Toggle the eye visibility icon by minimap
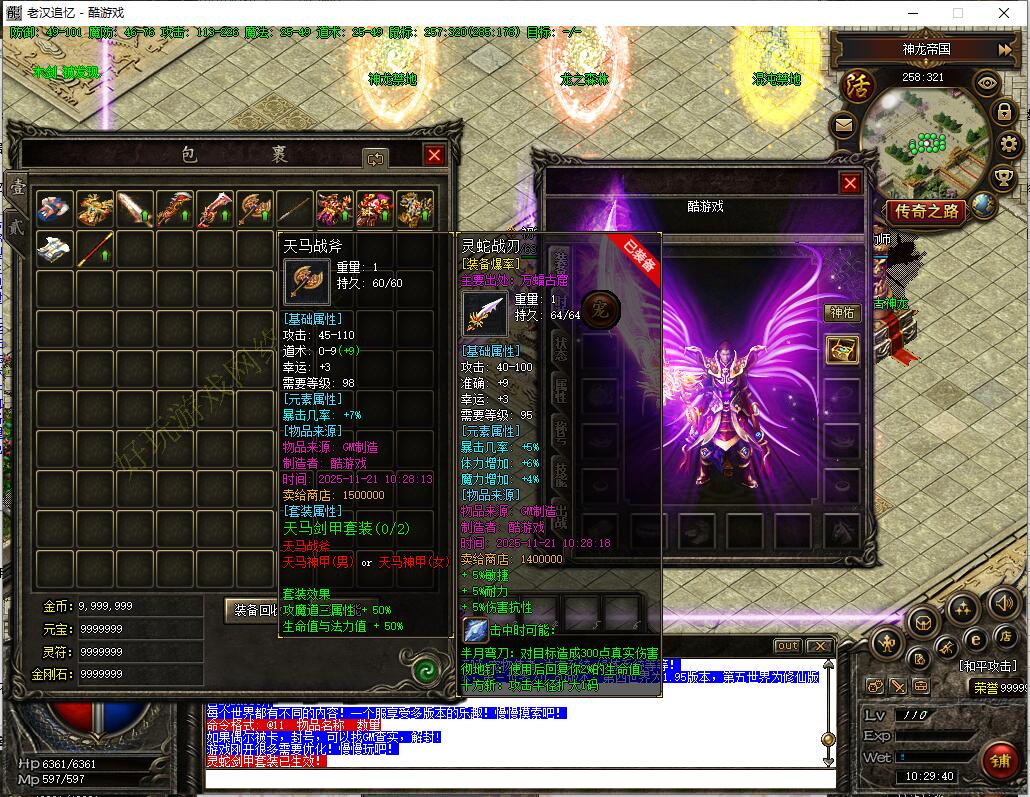 [x=986, y=84]
